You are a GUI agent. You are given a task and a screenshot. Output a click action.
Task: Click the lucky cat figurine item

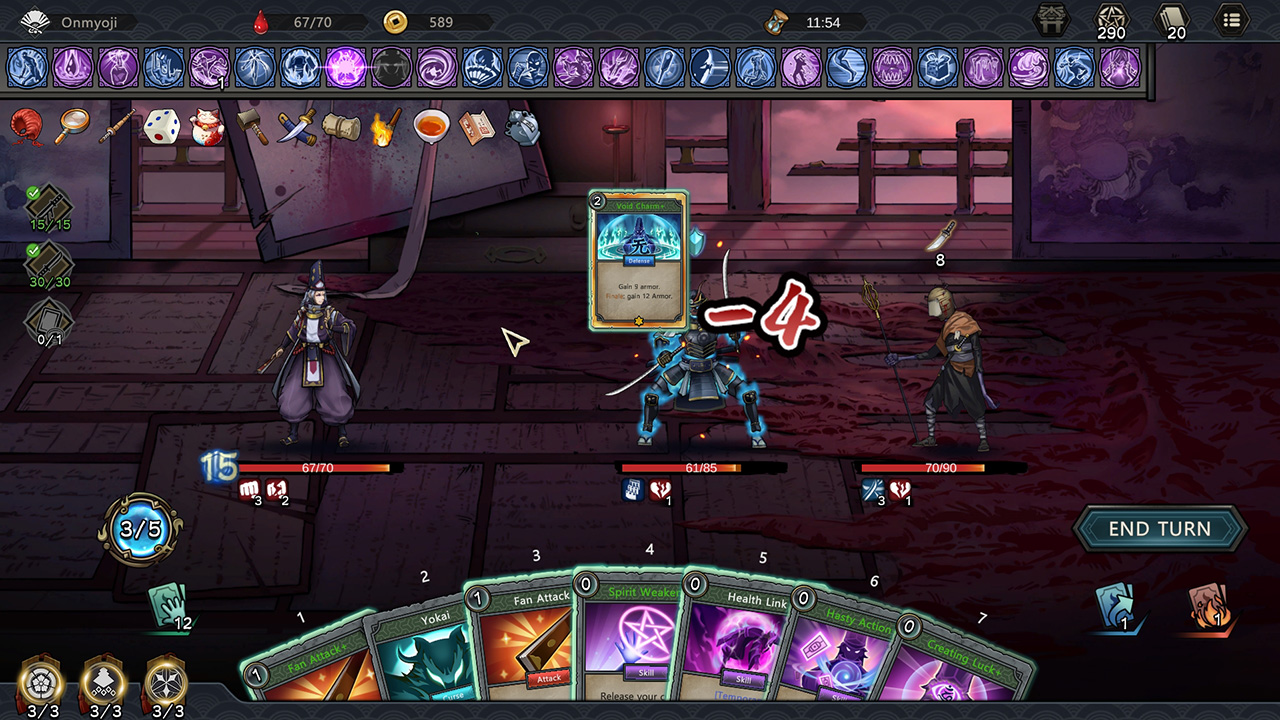tap(208, 125)
